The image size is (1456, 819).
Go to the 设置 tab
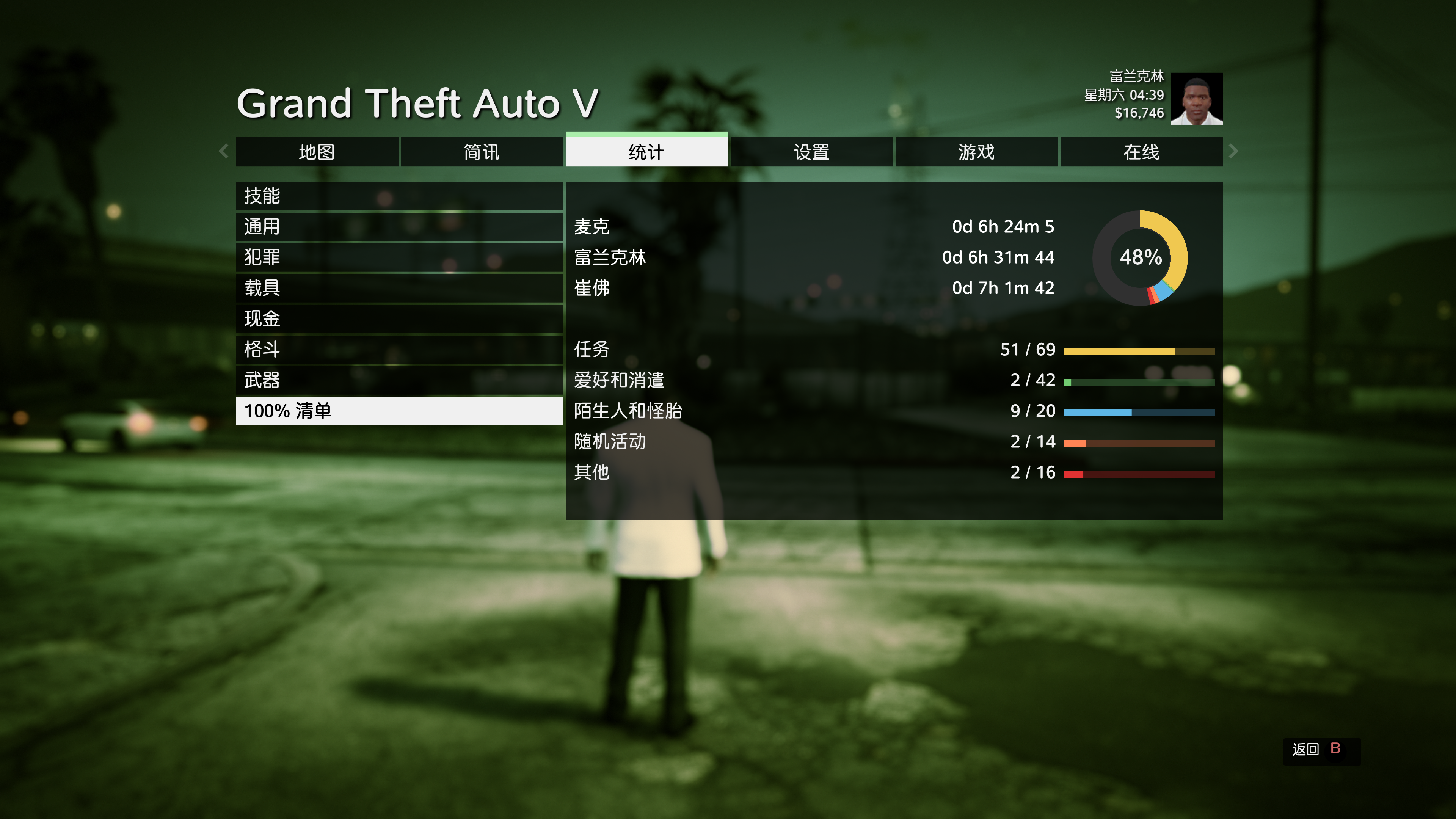click(812, 152)
